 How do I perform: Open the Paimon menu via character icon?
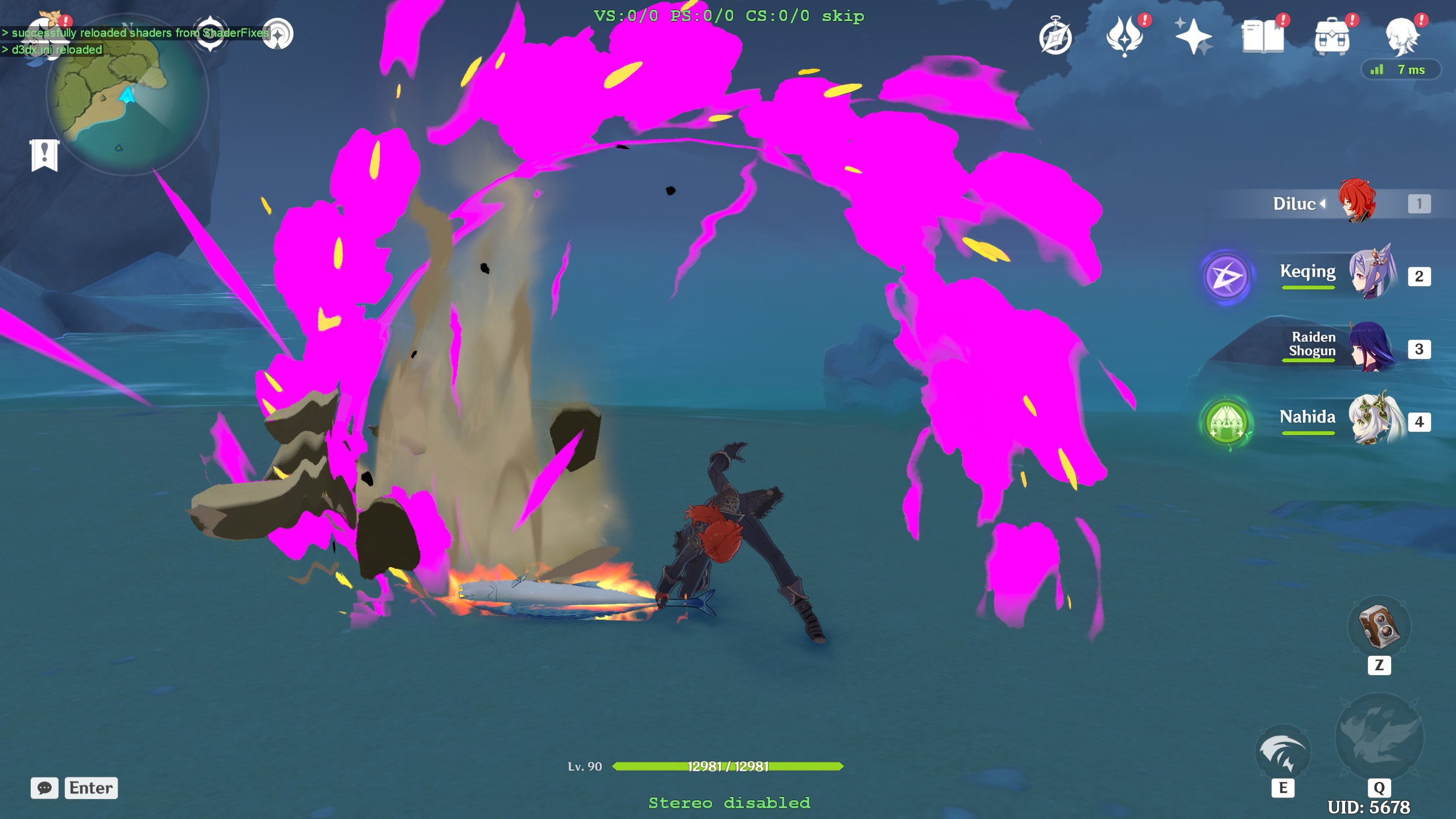click(1401, 36)
